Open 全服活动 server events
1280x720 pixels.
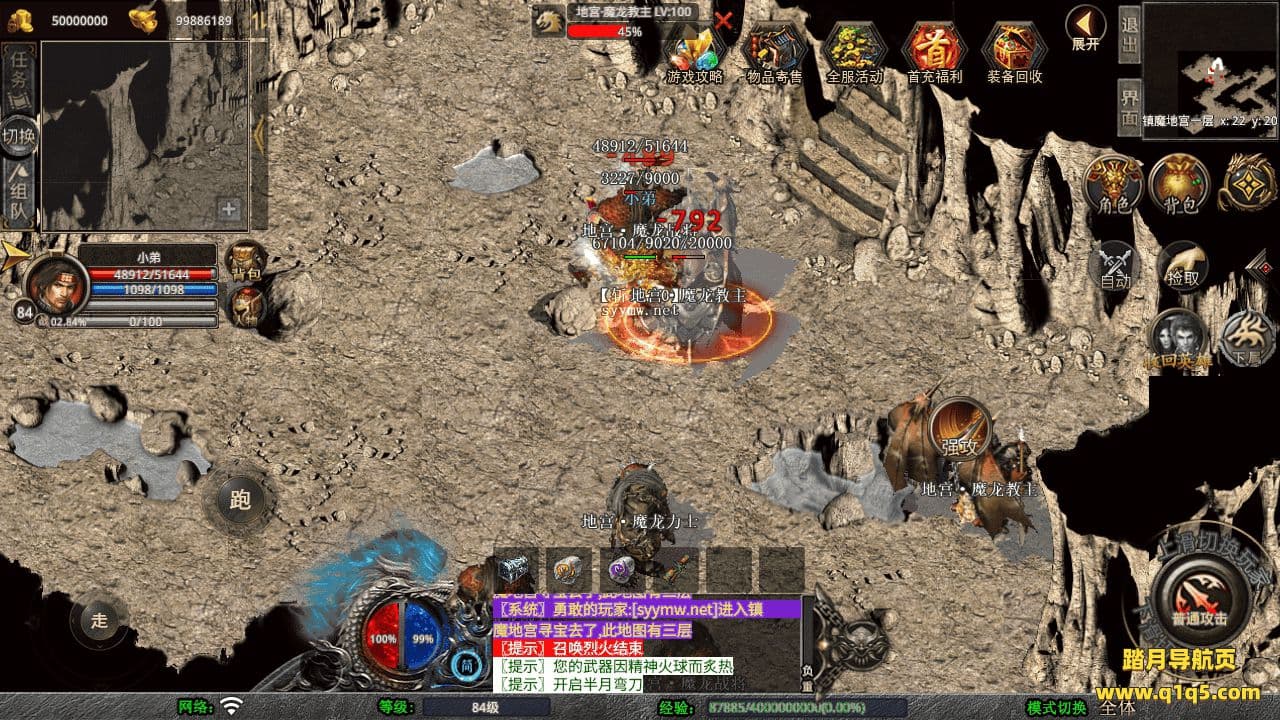[854, 52]
